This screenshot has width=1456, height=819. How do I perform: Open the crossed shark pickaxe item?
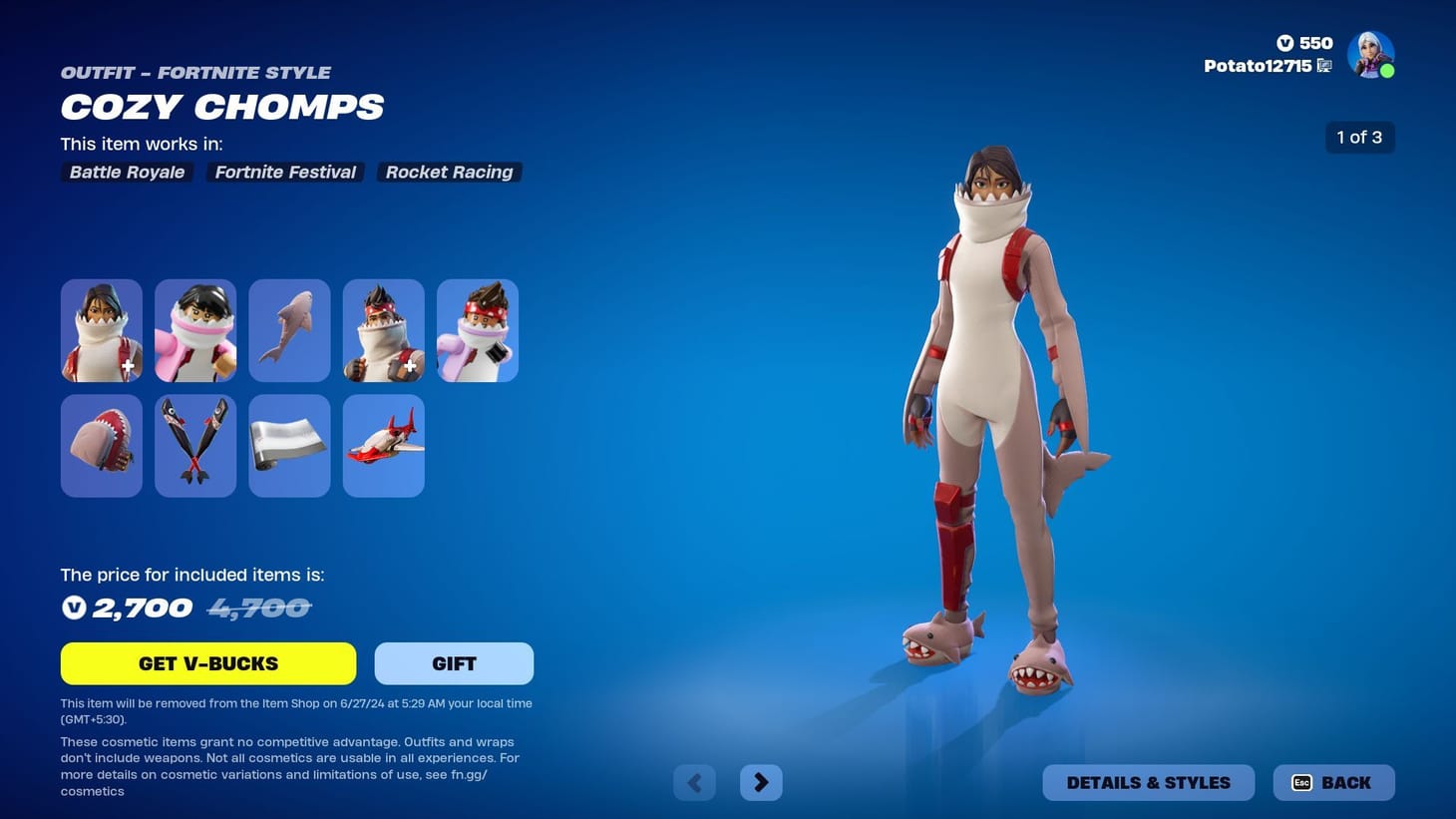(195, 445)
